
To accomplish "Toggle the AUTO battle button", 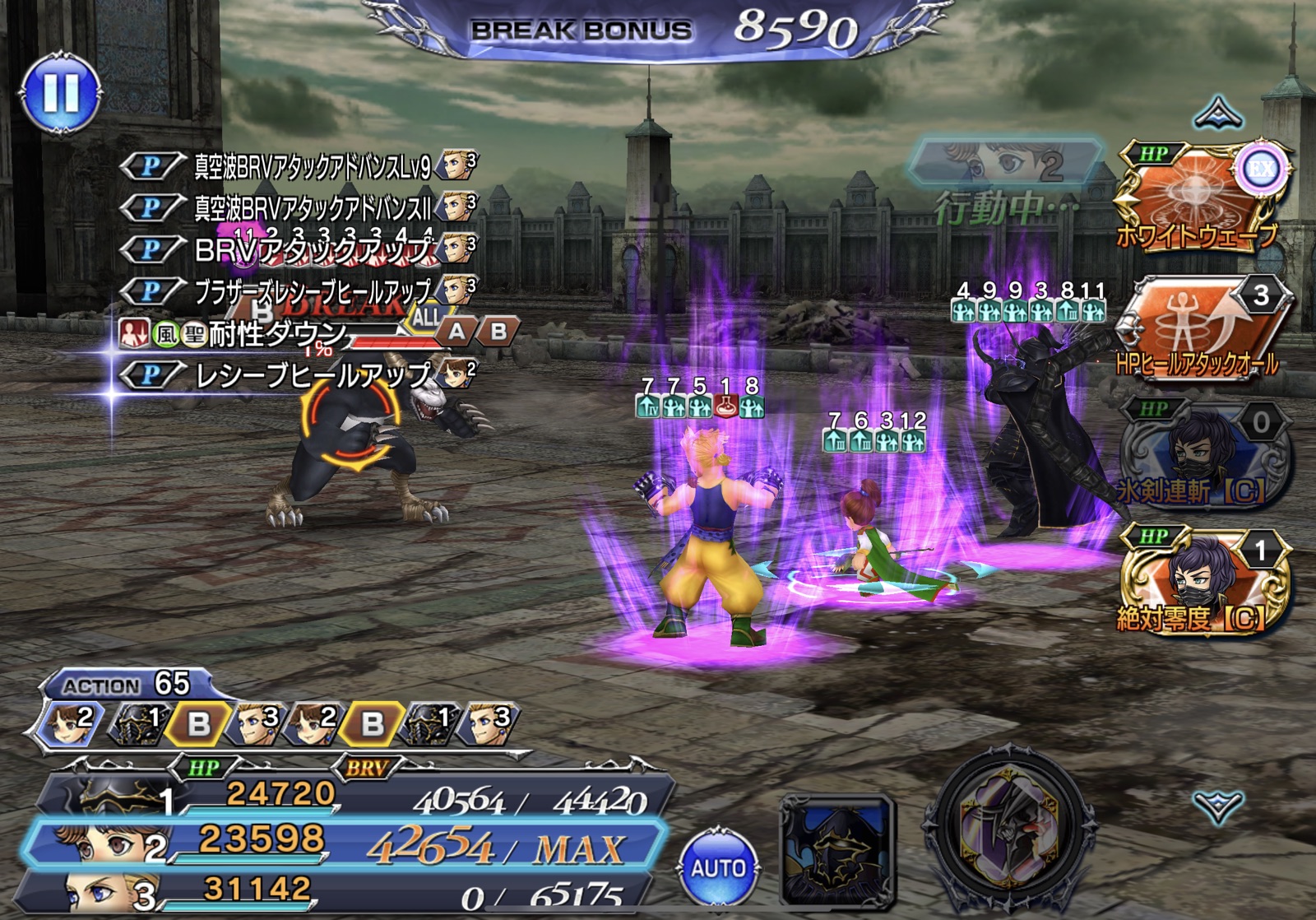I will 717,867.
